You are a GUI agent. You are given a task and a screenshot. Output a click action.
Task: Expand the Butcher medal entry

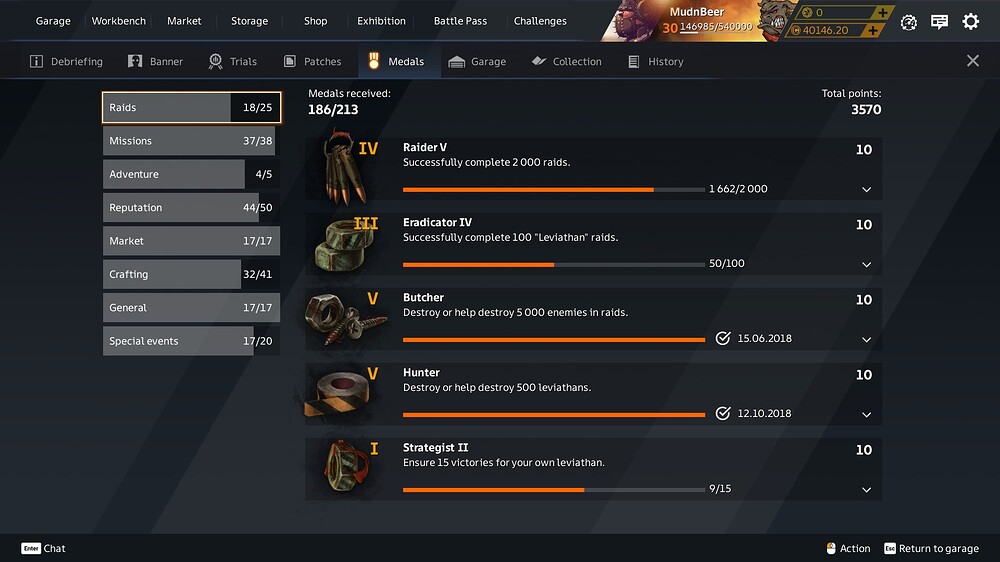pos(866,339)
